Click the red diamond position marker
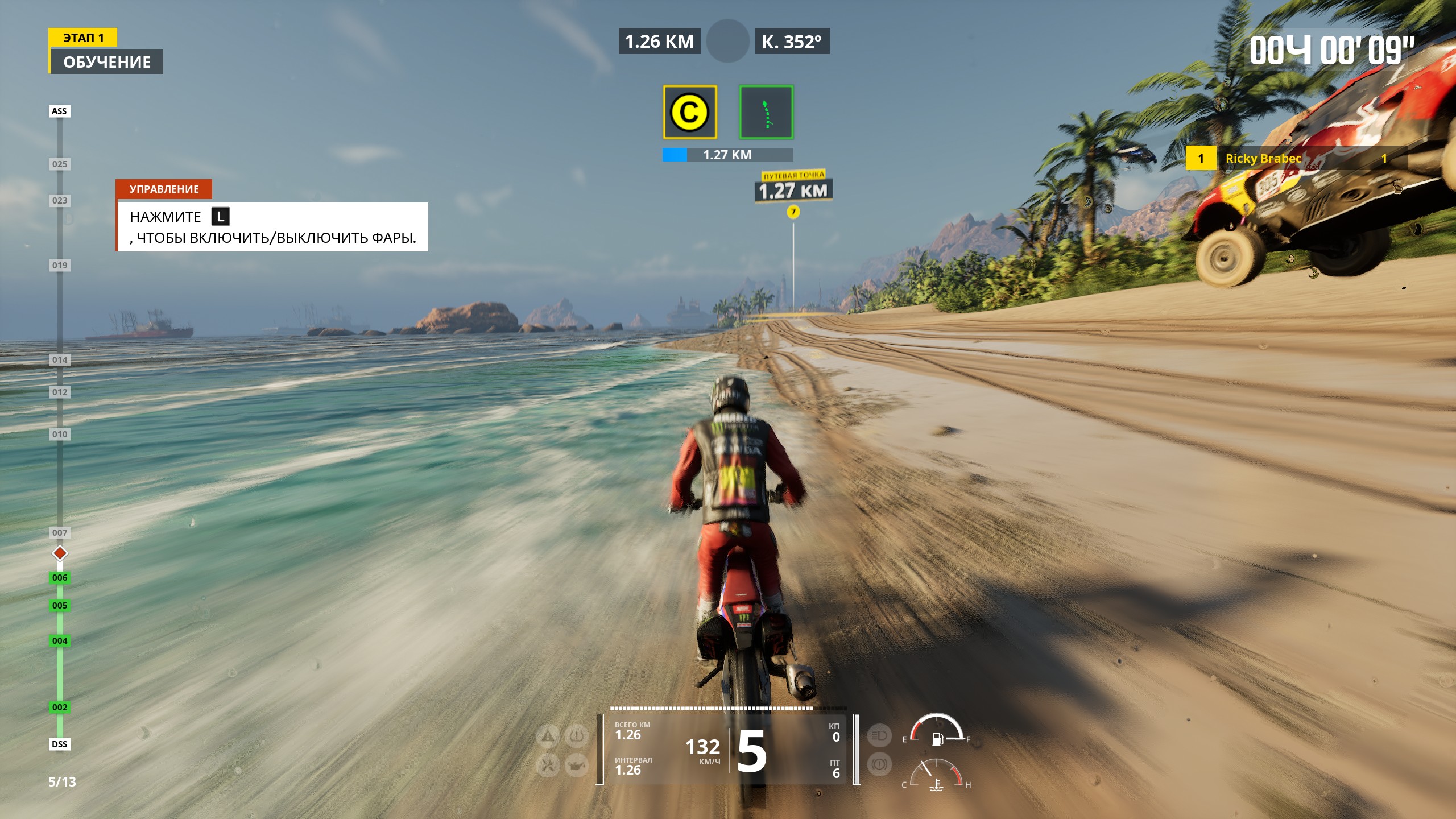Viewport: 1456px width, 819px height. pyautogui.click(x=60, y=553)
